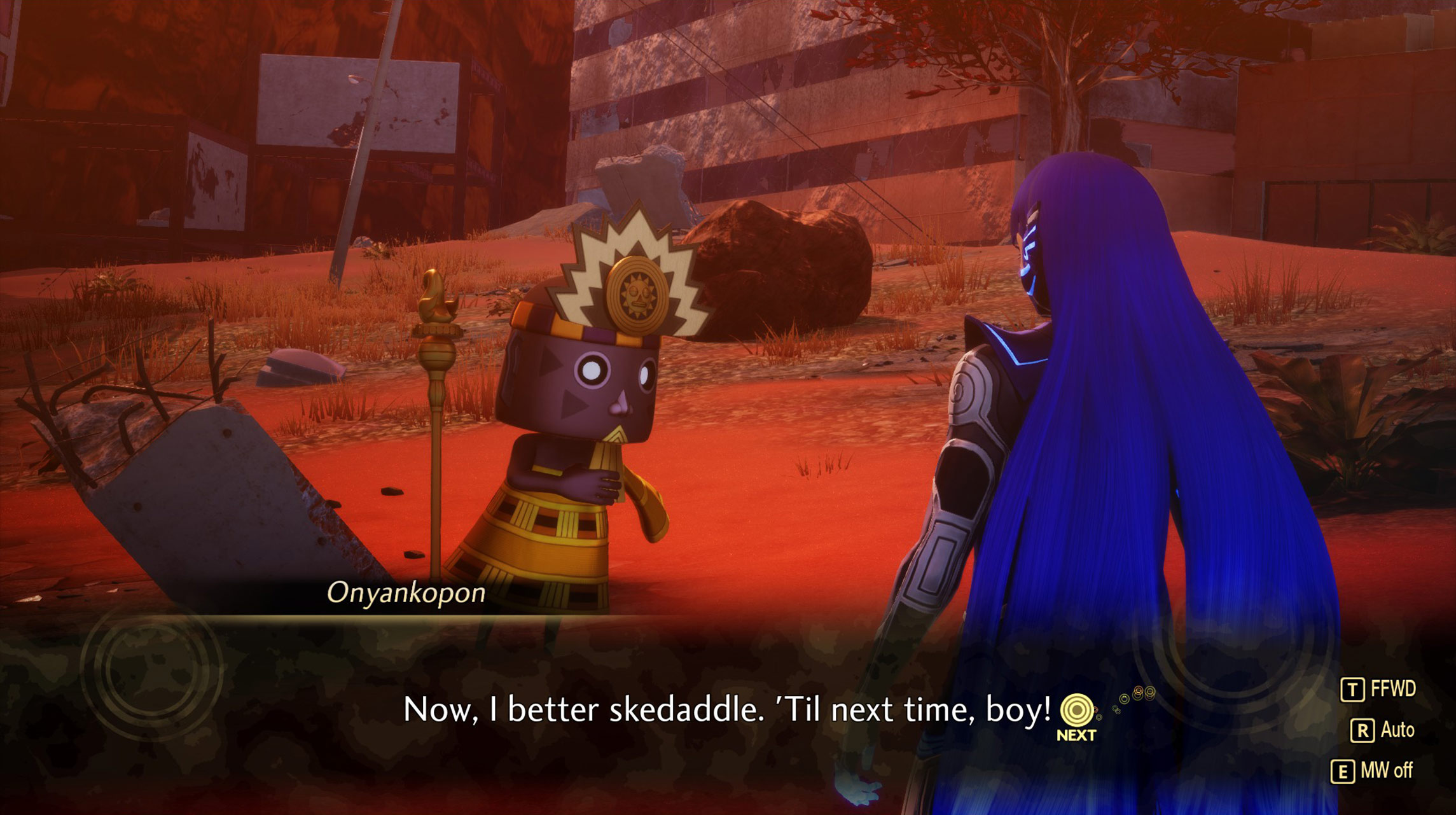1456x815 pixels.
Task: Turn on Auto dialogue advance
Action: click(x=1382, y=730)
